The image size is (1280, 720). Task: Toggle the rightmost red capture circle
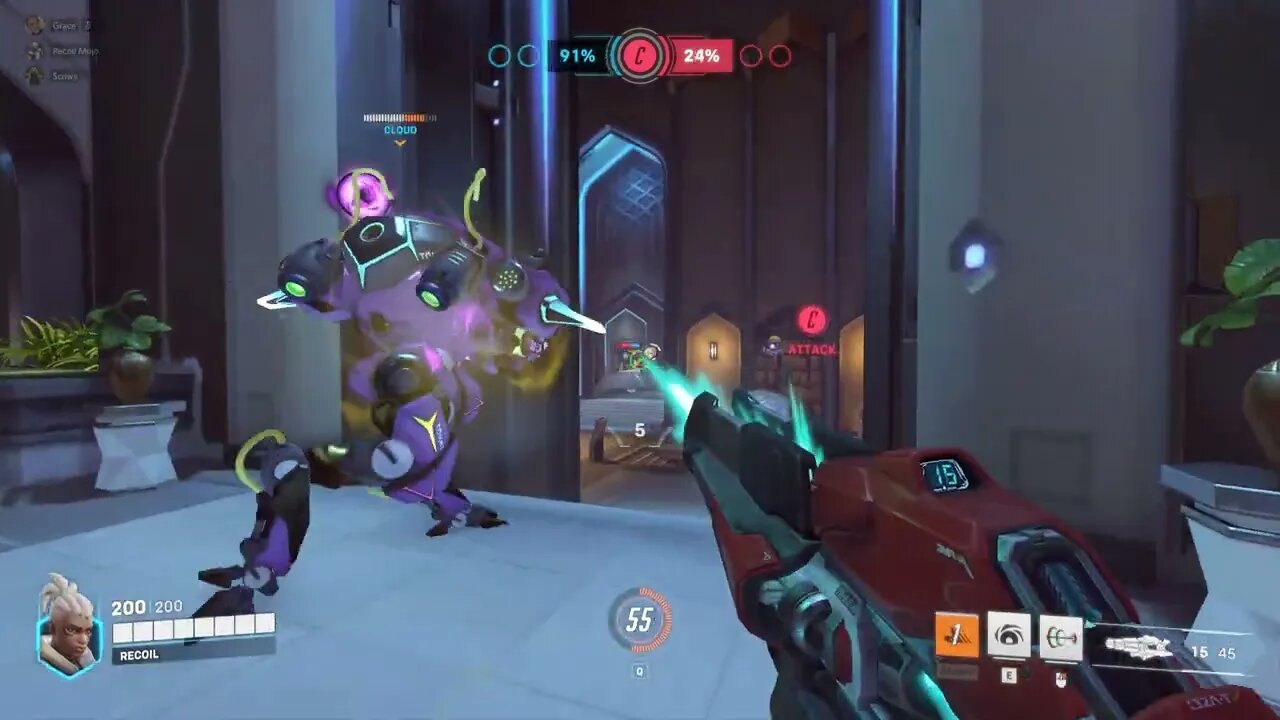tap(781, 56)
